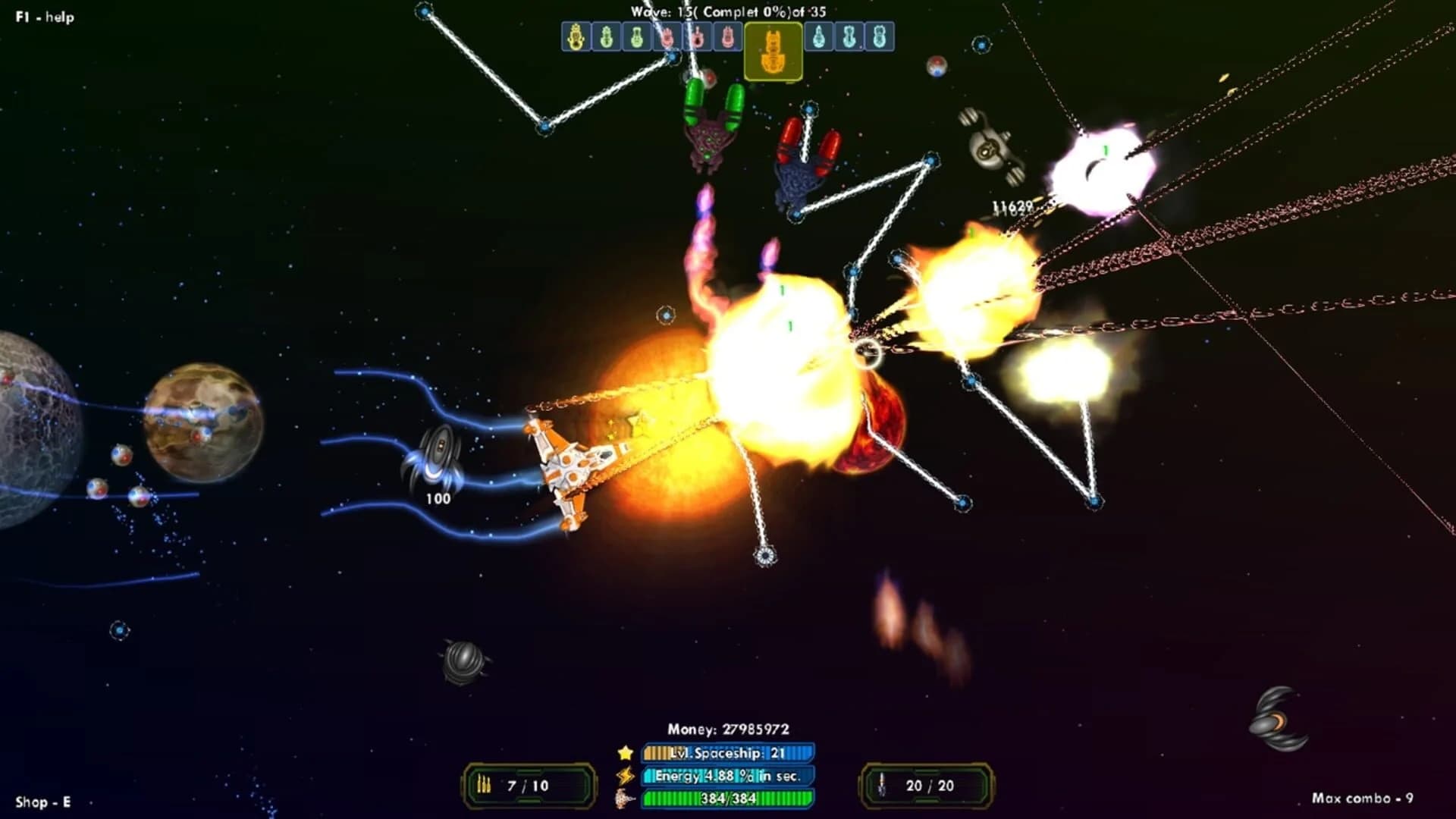The height and width of the screenshot is (819, 1456).
Task: Select the highlighted orange boss ship icon
Action: (775, 47)
